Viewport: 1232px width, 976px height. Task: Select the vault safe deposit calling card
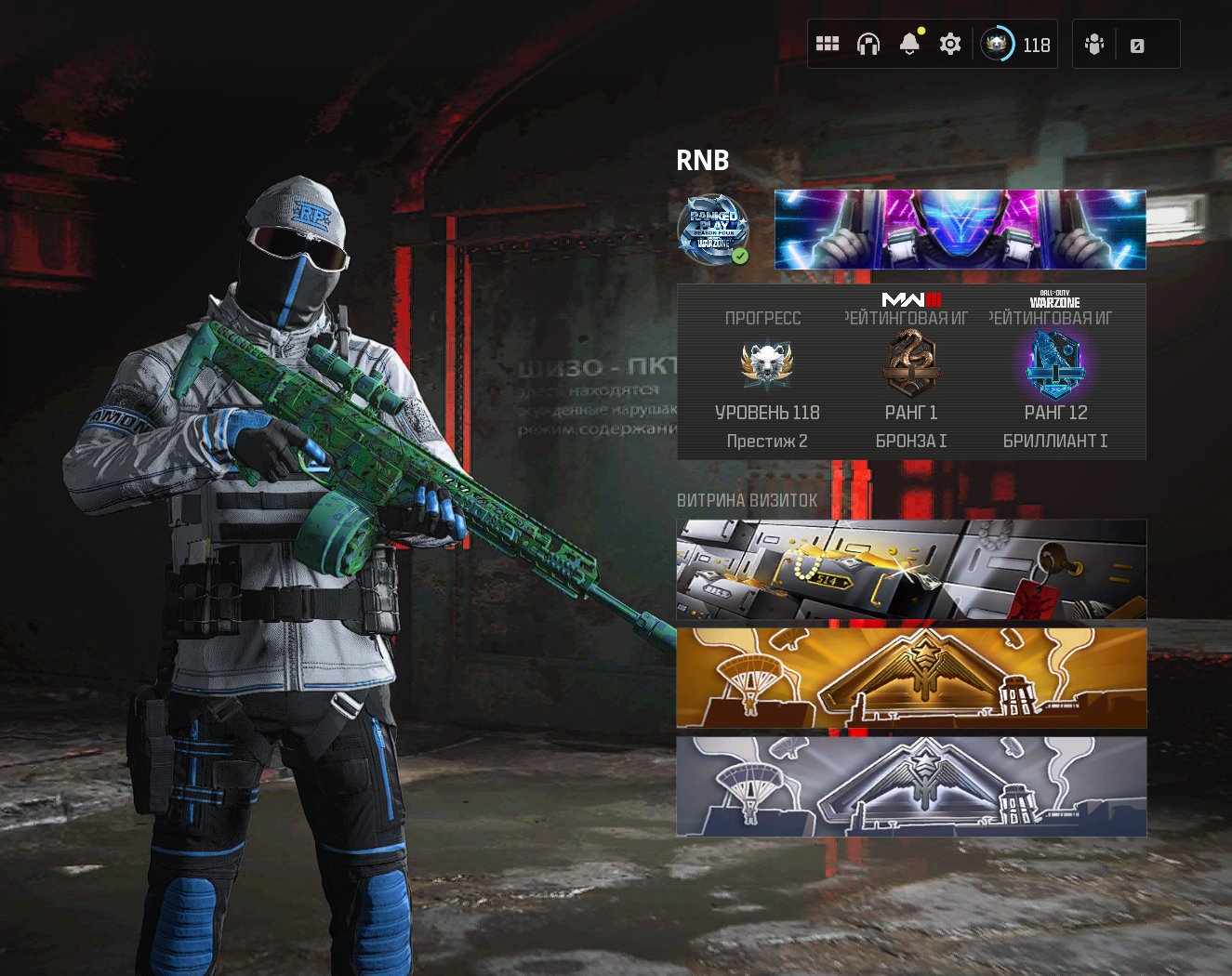pos(911,570)
